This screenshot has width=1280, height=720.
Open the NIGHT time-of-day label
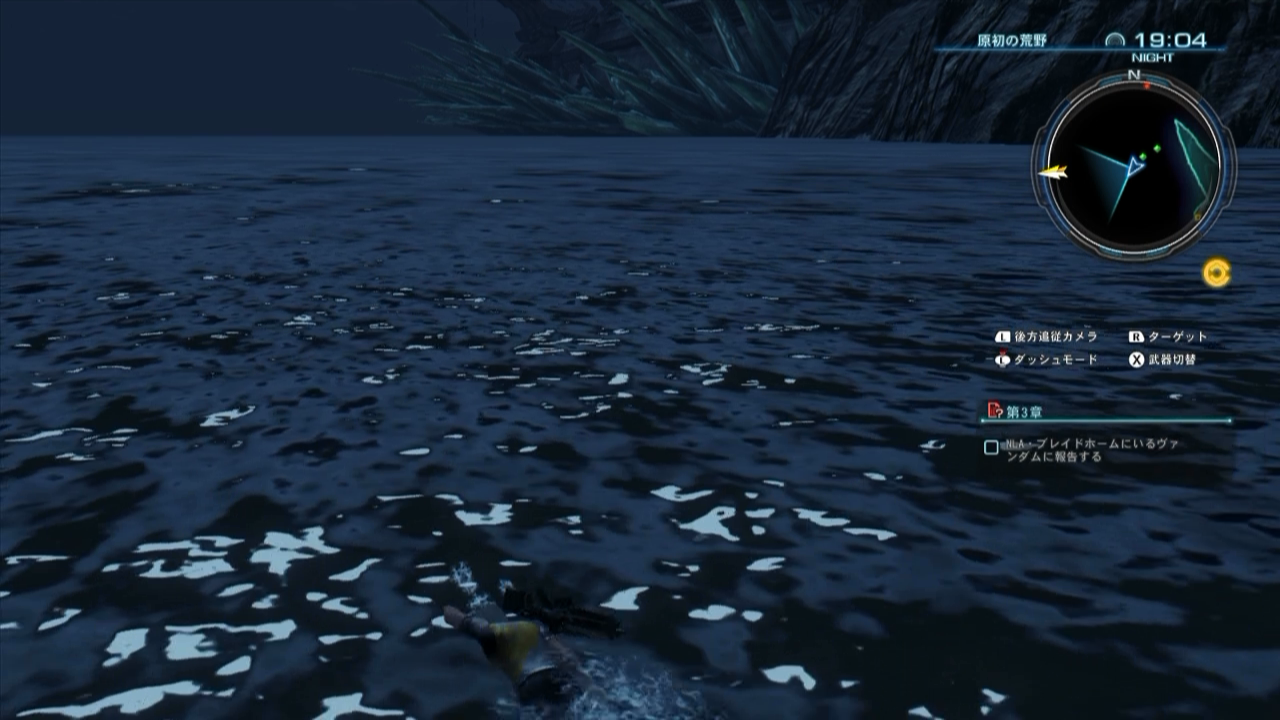pyautogui.click(x=1153, y=56)
